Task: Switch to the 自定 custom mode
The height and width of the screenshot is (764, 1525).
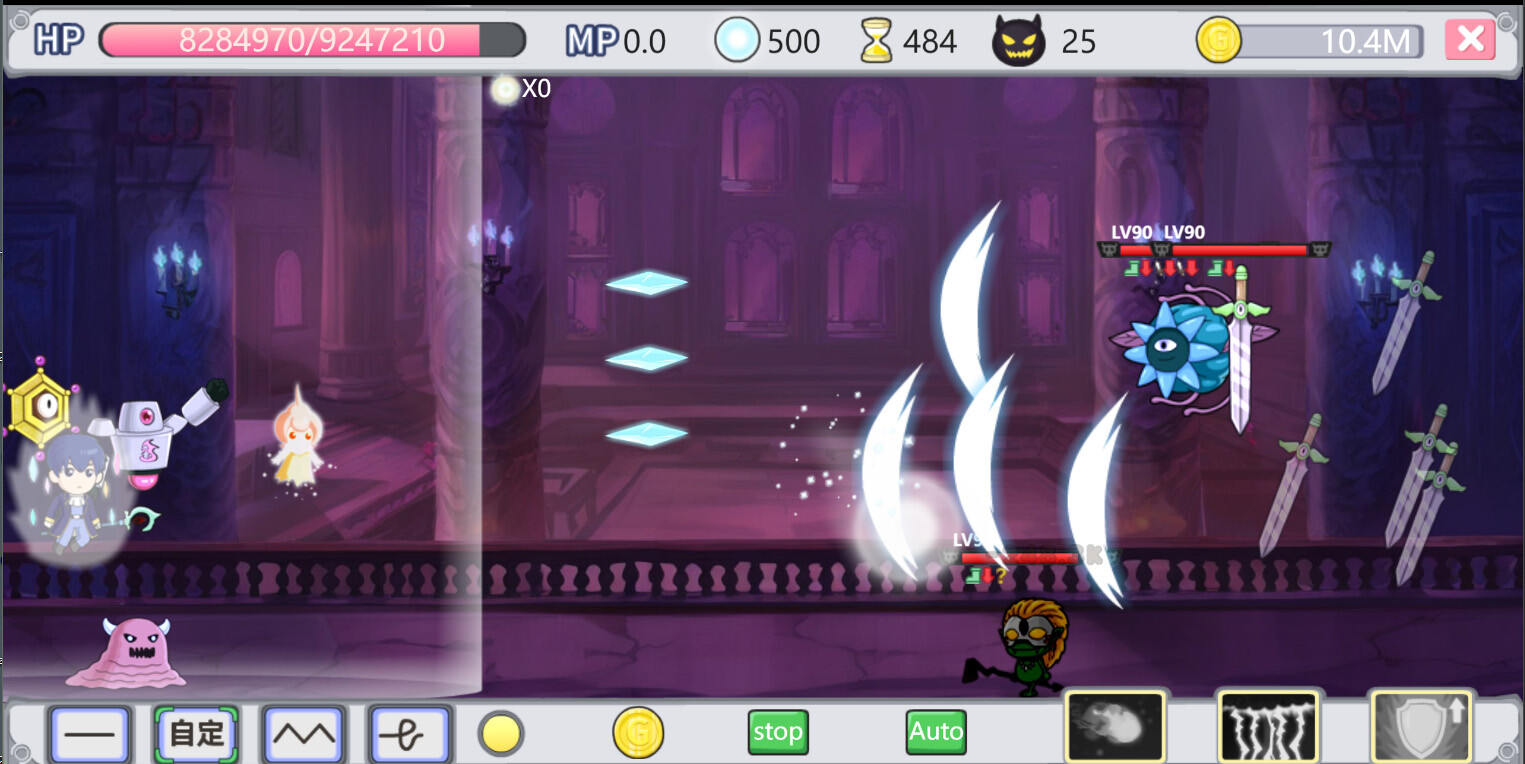Action: pyautogui.click(x=196, y=732)
